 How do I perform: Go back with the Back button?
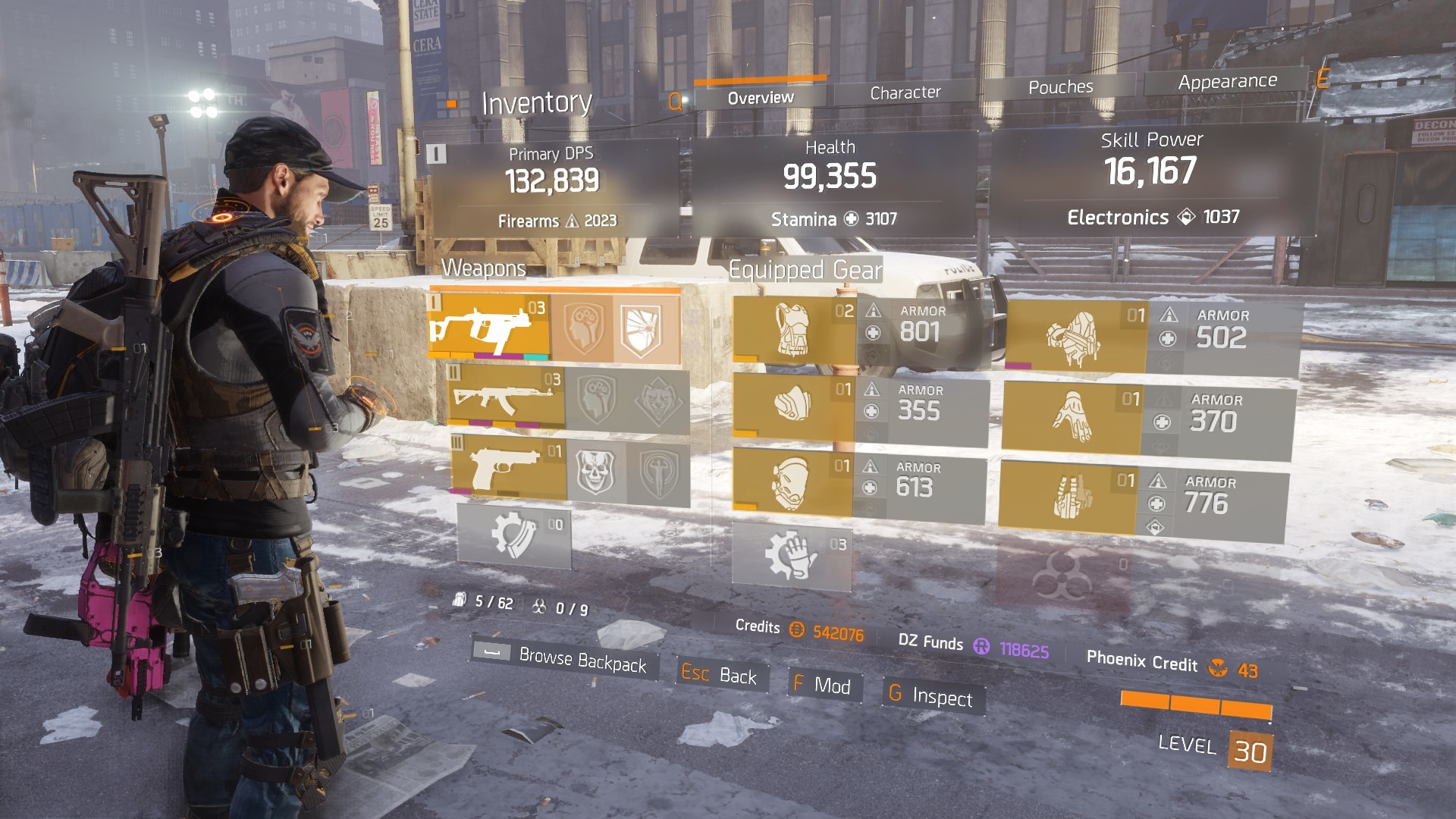pyautogui.click(x=720, y=674)
